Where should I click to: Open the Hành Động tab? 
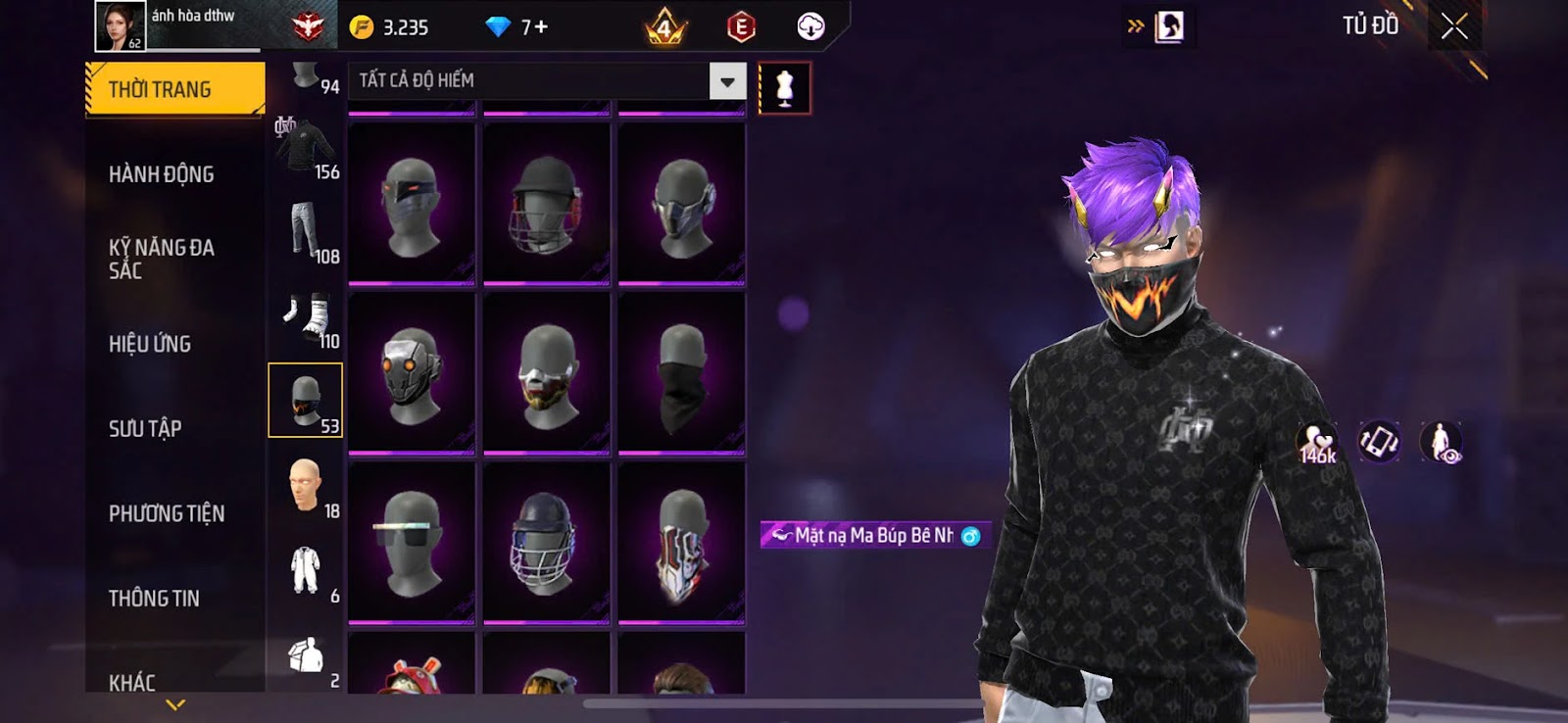pos(162,174)
